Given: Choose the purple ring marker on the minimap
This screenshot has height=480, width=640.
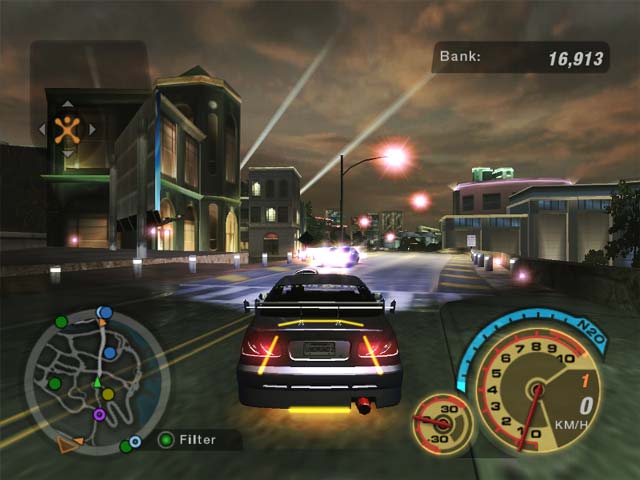Looking at the screenshot, I should pos(99,414).
